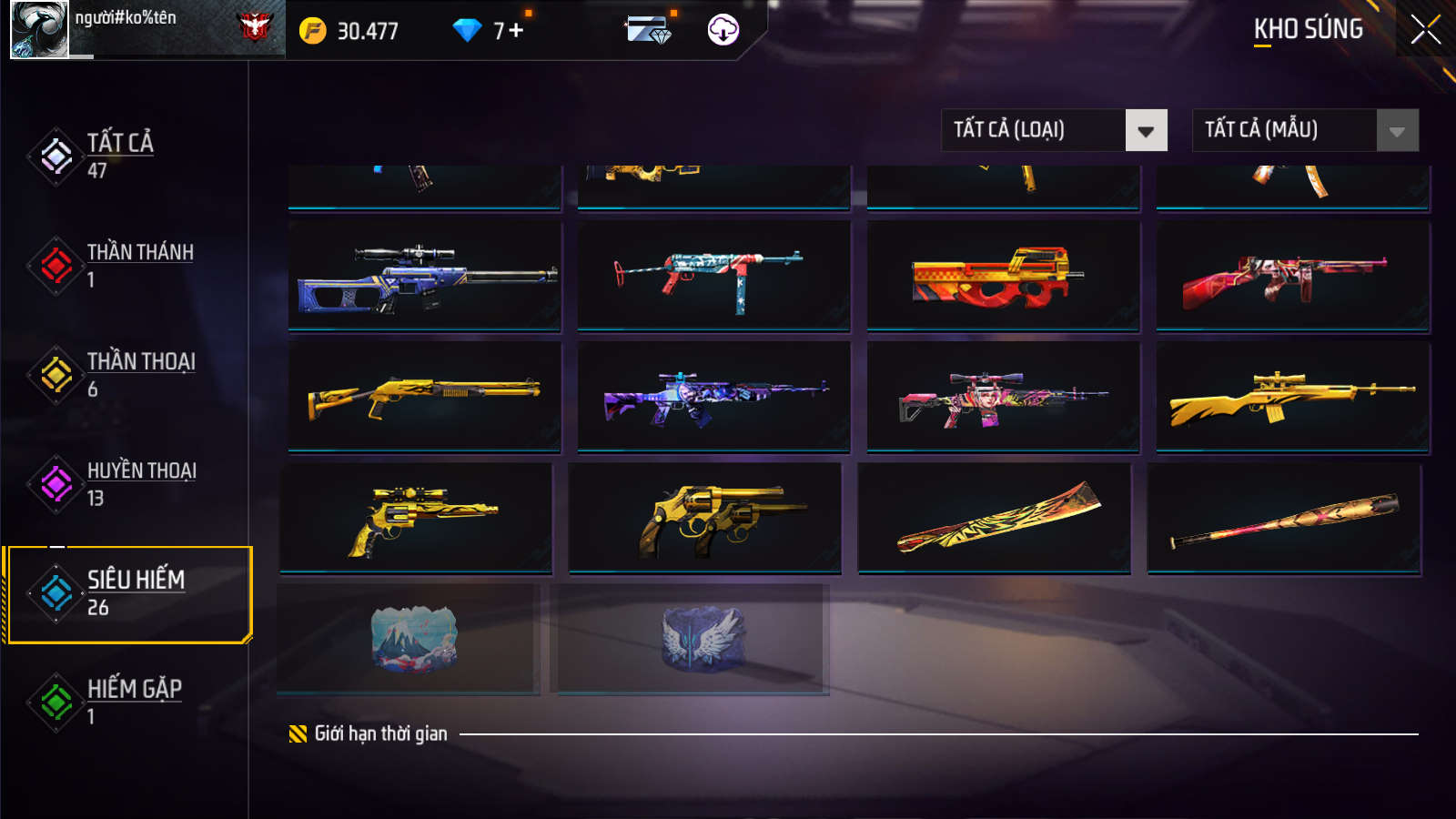Image resolution: width=1456 pixels, height=819 pixels.
Task: Open the player profile avatar
Action: point(39,29)
